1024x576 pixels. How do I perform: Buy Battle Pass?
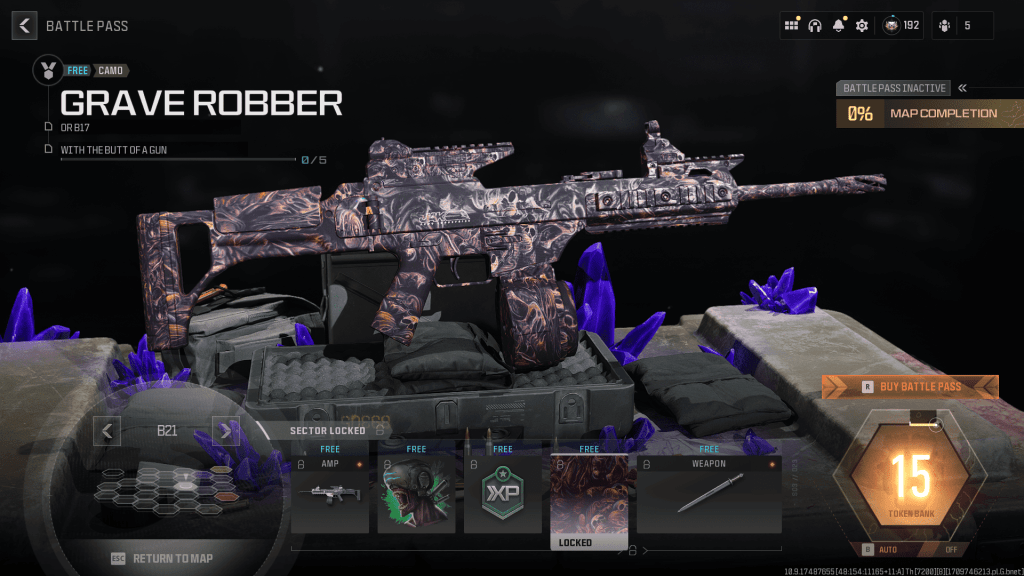[x=910, y=387]
